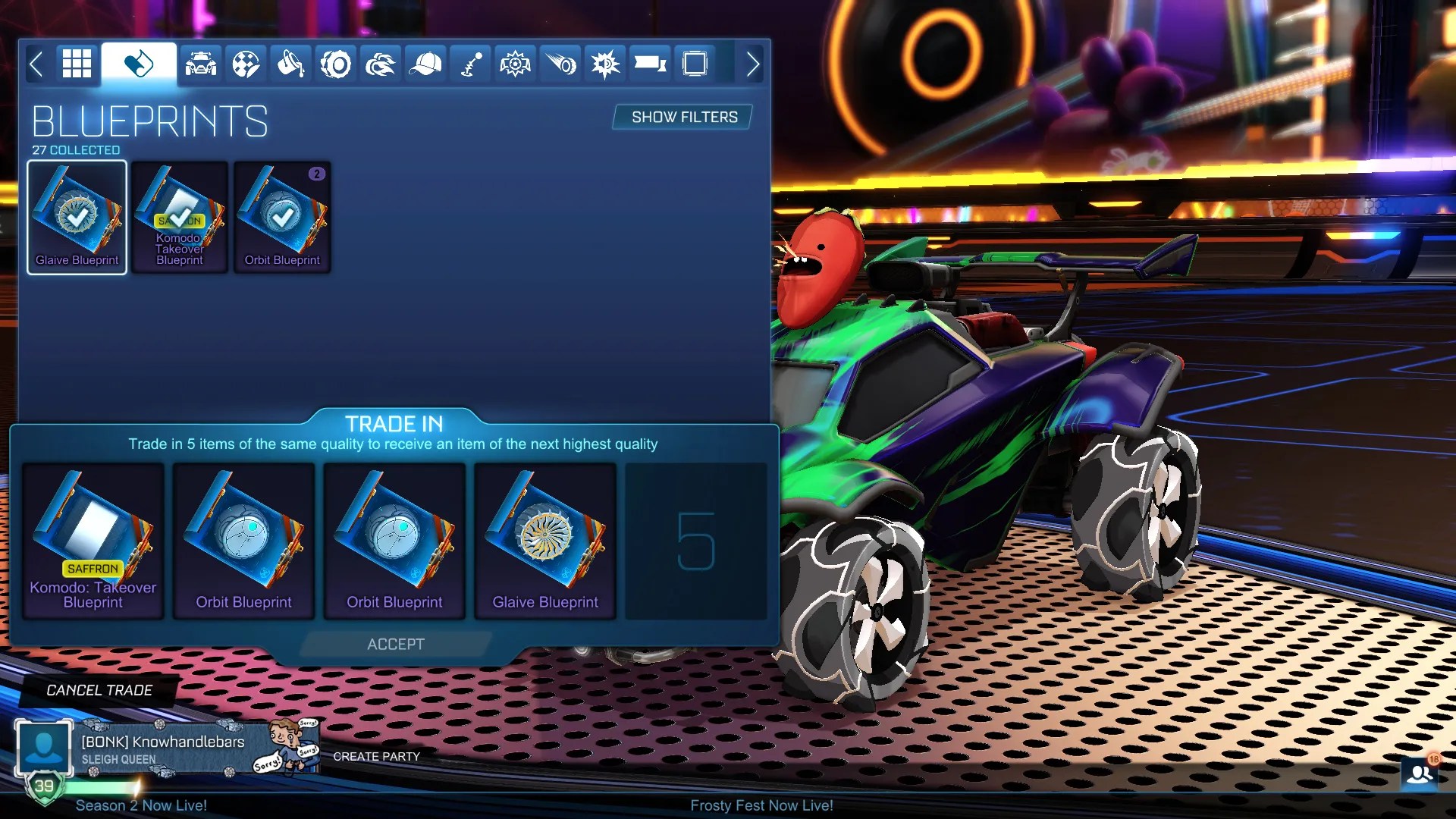Image resolution: width=1456 pixels, height=819 pixels.
Task: Open the Goal Explosions starburst icon
Action: pos(605,64)
